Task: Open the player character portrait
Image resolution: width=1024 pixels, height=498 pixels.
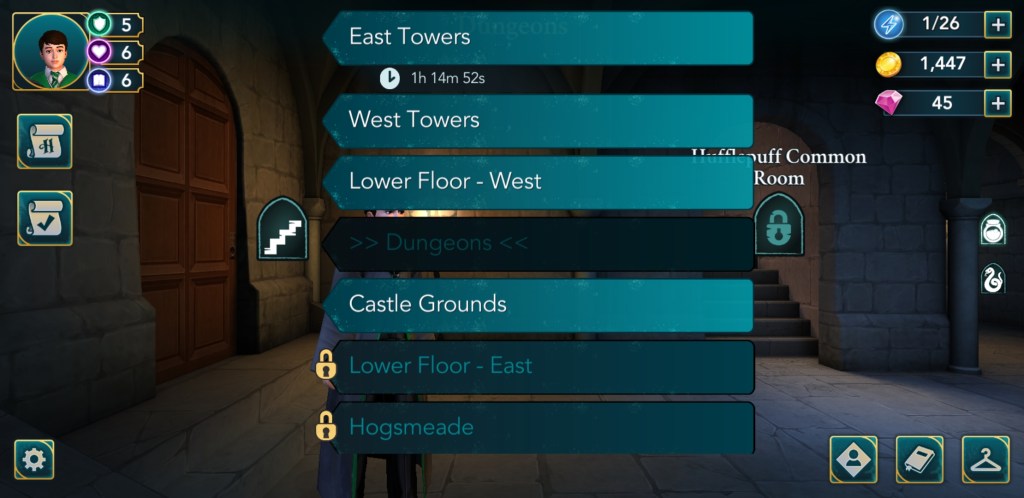Action: click(x=50, y=50)
